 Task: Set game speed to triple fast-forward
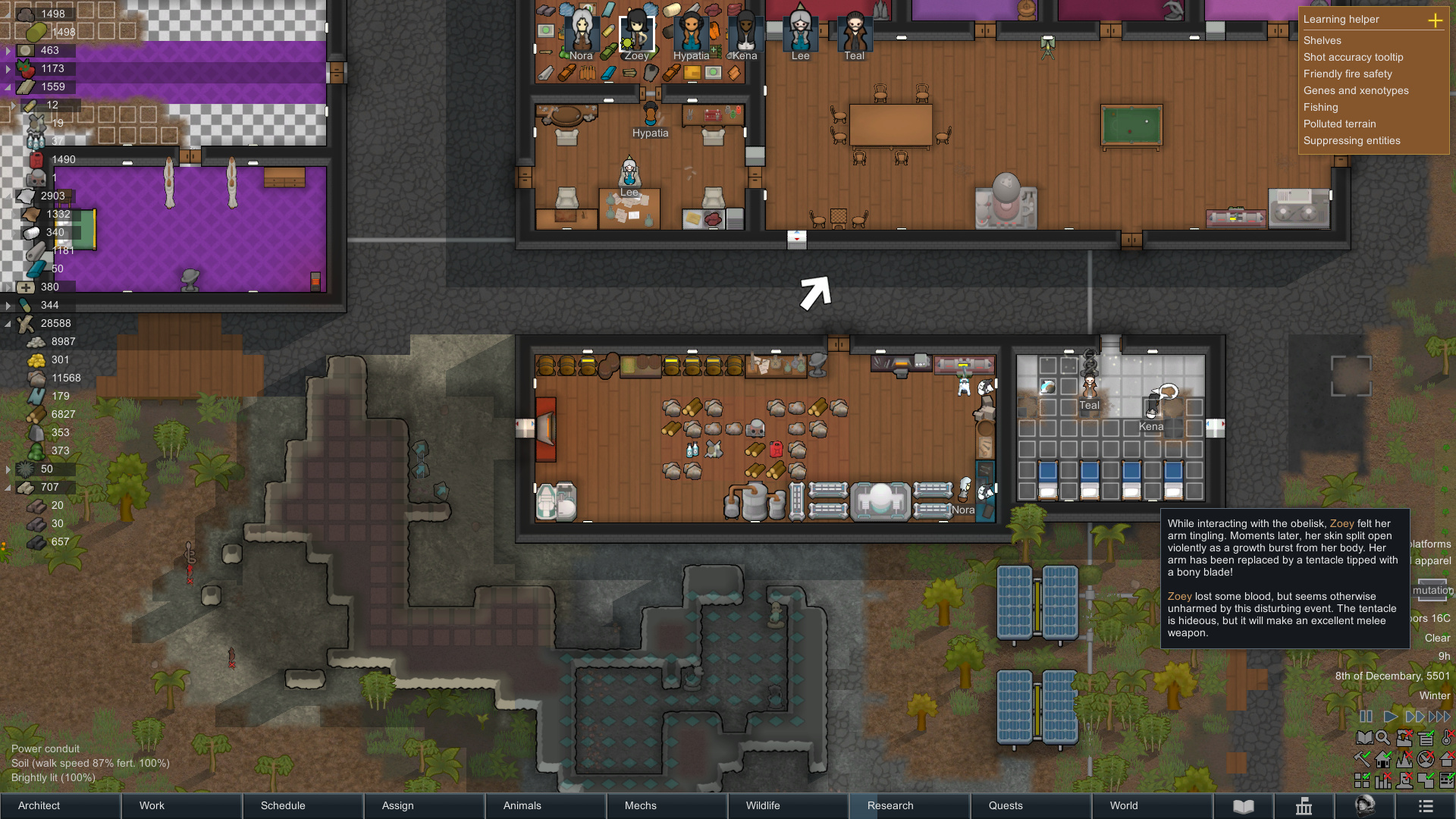tap(1439, 717)
